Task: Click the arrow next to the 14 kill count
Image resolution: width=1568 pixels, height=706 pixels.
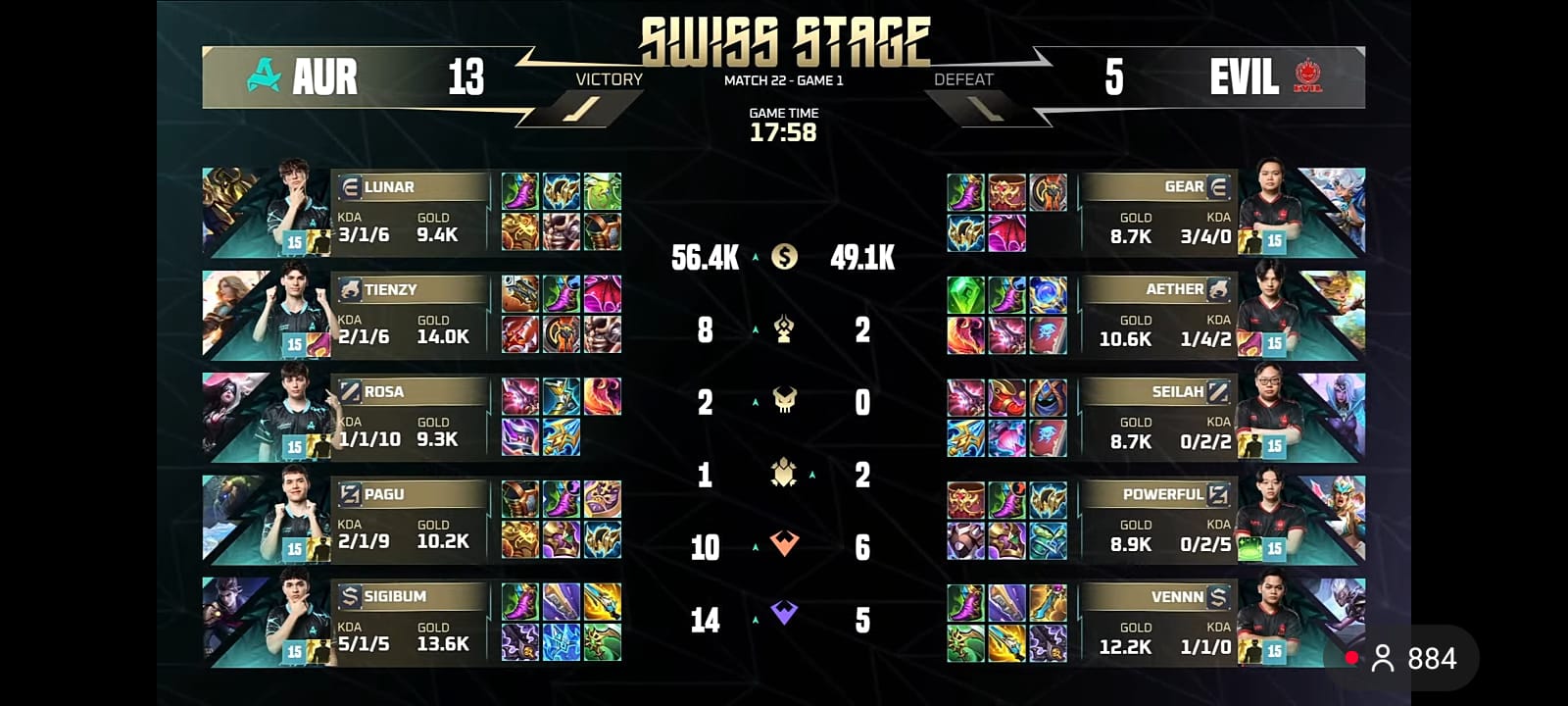Action: pos(755,620)
